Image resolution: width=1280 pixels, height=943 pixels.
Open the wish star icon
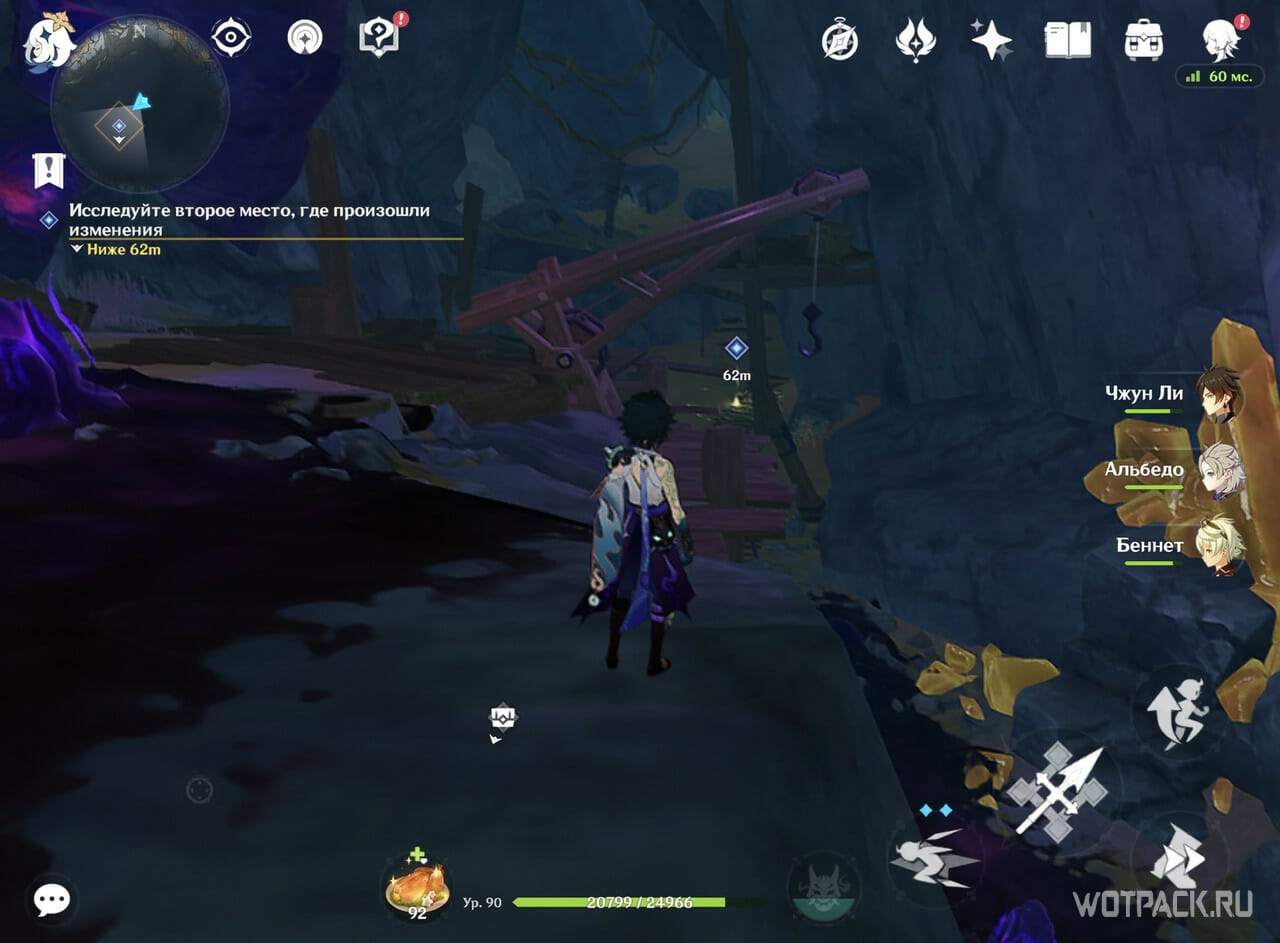click(991, 41)
